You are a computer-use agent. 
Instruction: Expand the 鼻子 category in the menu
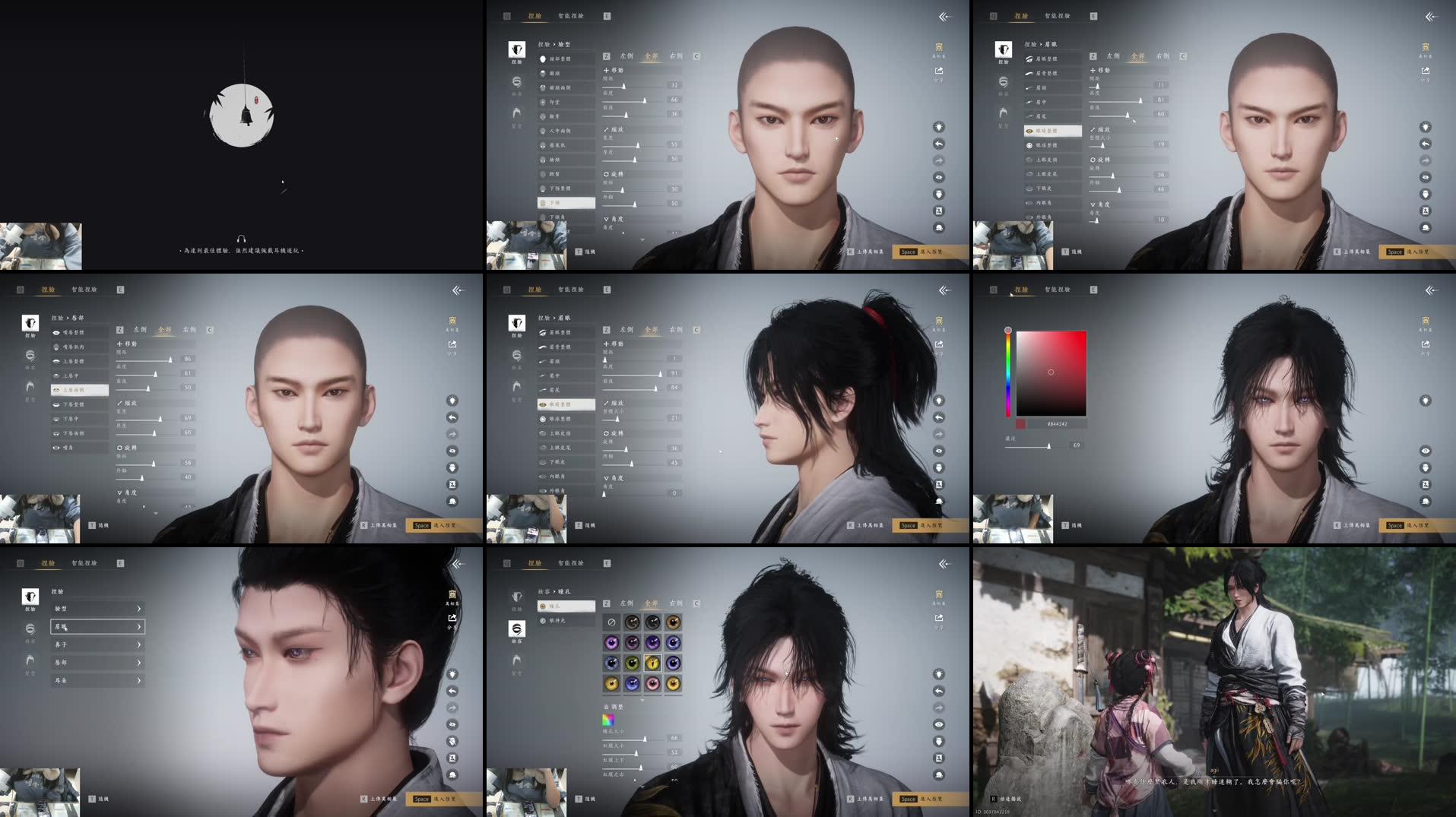97,644
